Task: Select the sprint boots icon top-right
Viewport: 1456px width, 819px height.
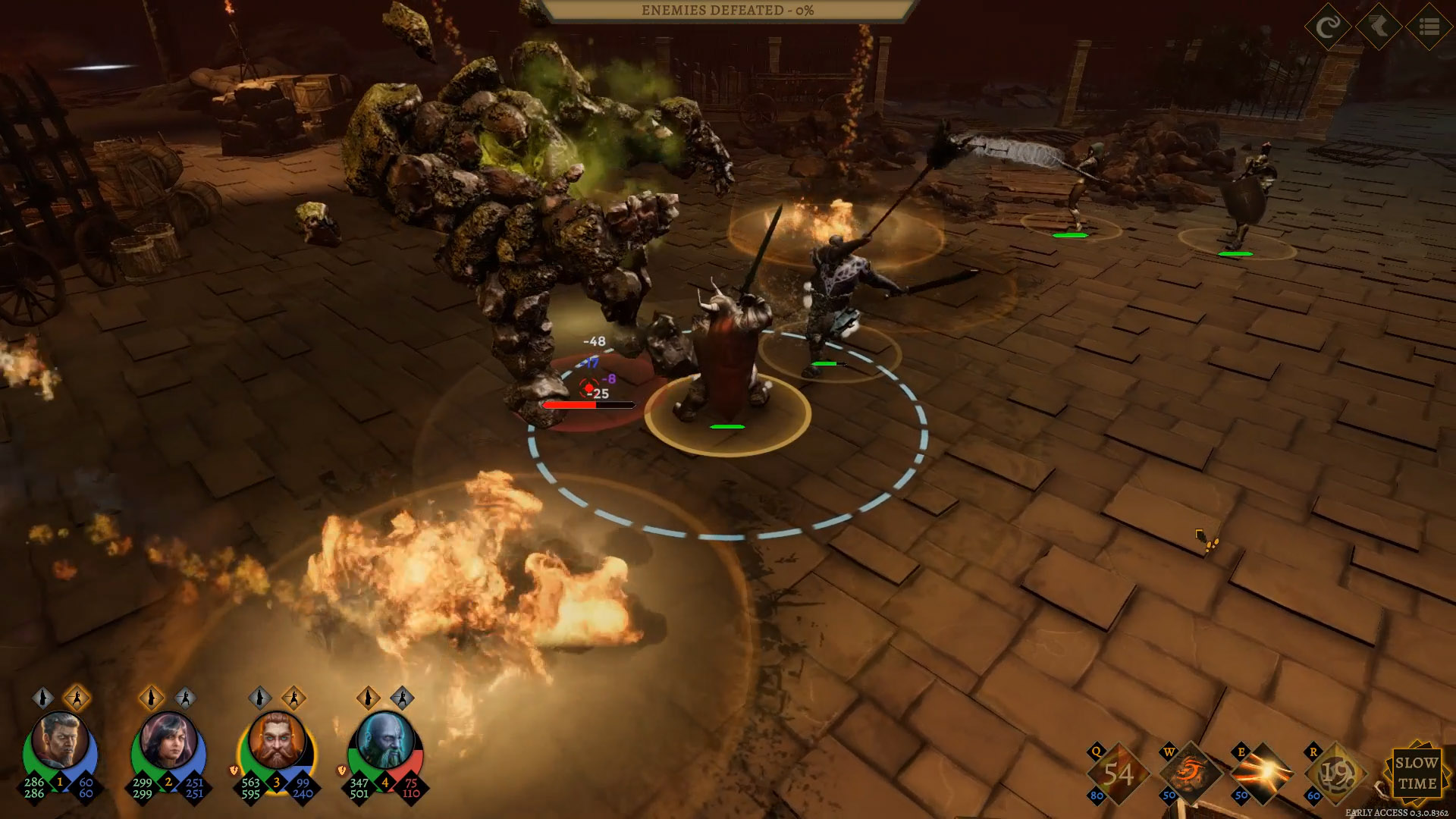Action: (x=1378, y=27)
